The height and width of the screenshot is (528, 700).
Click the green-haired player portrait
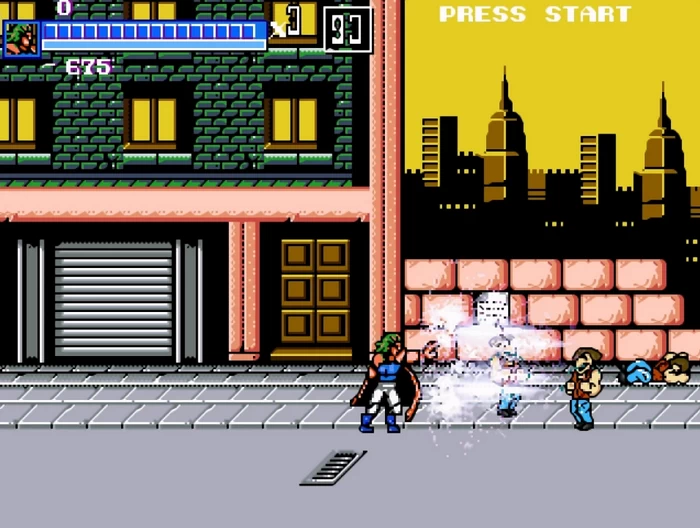pyautogui.click(x=21, y=38)
